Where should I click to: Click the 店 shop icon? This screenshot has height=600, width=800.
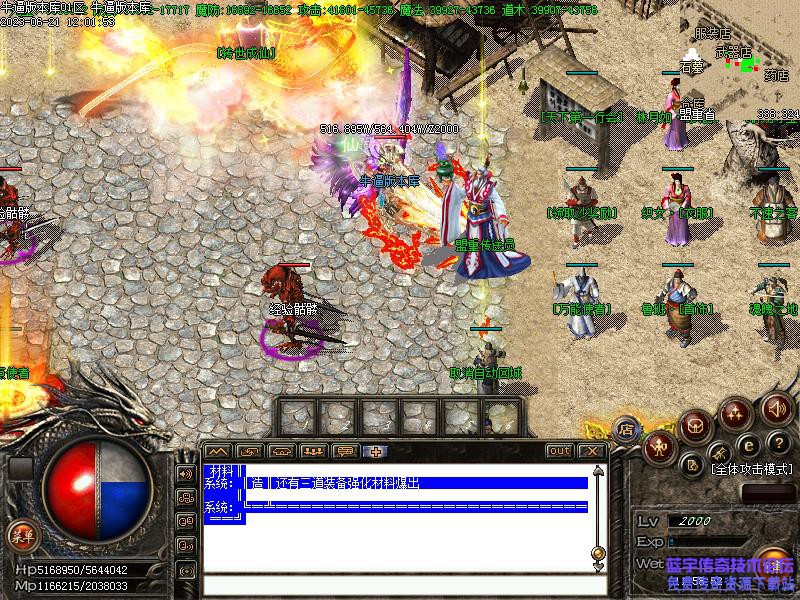[x=626, y=428]
